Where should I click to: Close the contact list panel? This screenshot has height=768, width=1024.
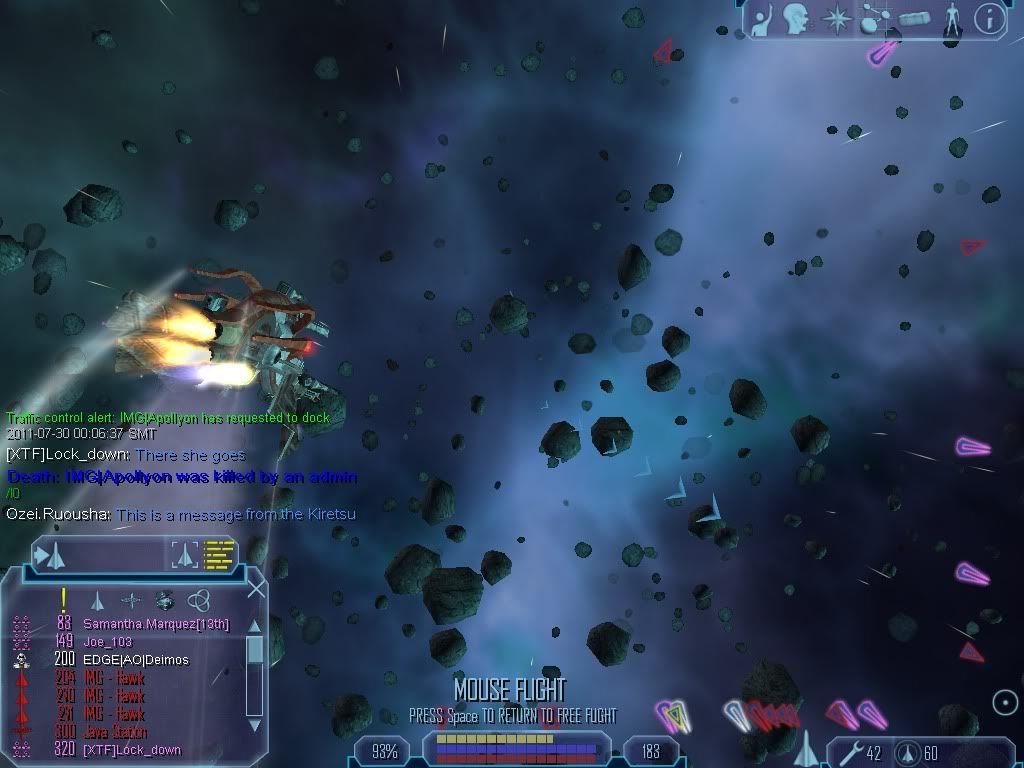(x=256, y=589)
